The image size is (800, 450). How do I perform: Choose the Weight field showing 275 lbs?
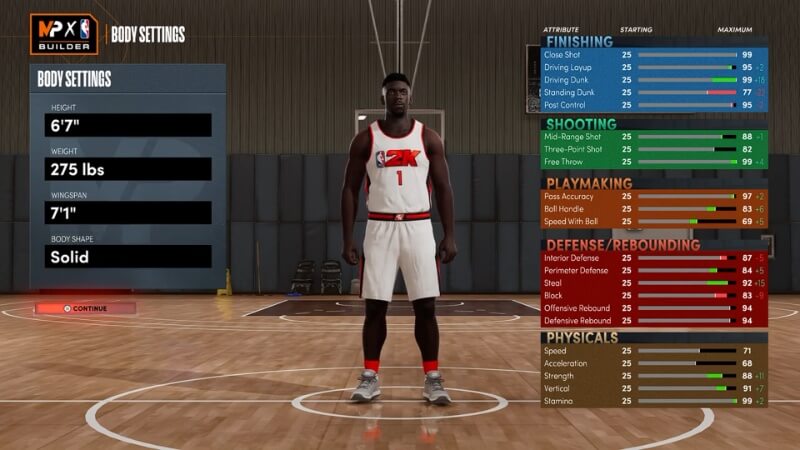click(x=129, y=169)
